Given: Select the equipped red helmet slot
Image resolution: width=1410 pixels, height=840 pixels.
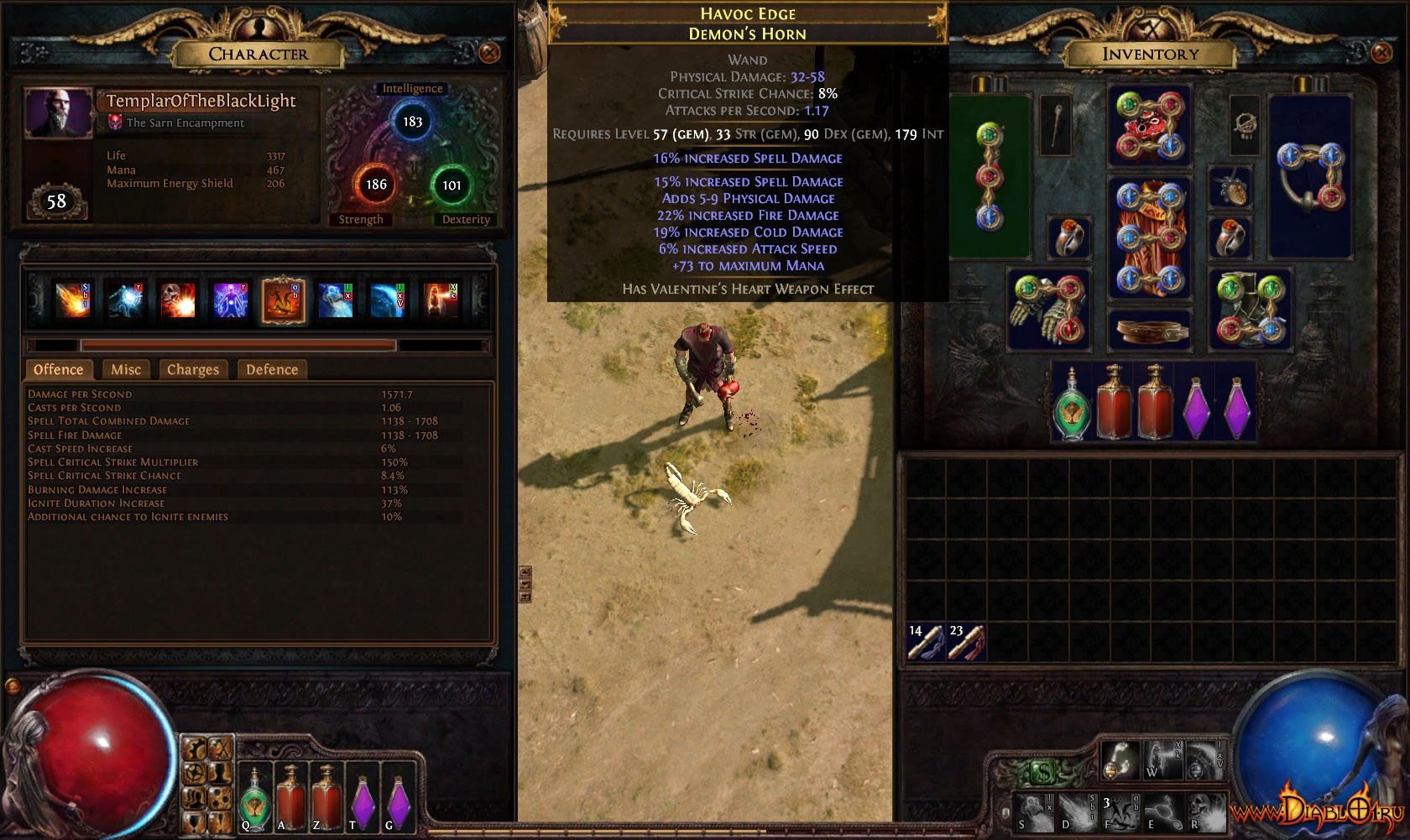Looking at the screenshot, I should 1149,126.
